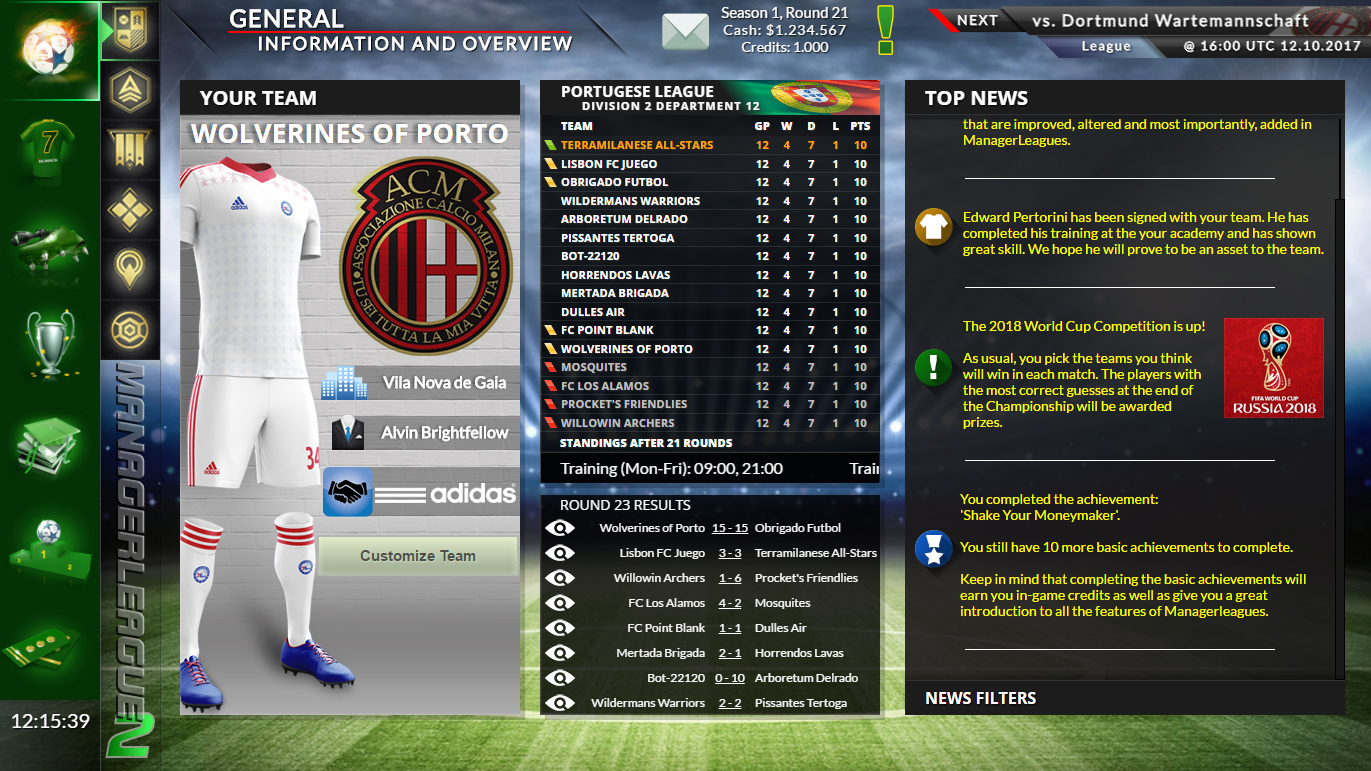Open next match versus Dortmund Wartemannschaft
The width and height of the screenshot is (1371, 771).
pyautogui.click(x=1183, y=21)
